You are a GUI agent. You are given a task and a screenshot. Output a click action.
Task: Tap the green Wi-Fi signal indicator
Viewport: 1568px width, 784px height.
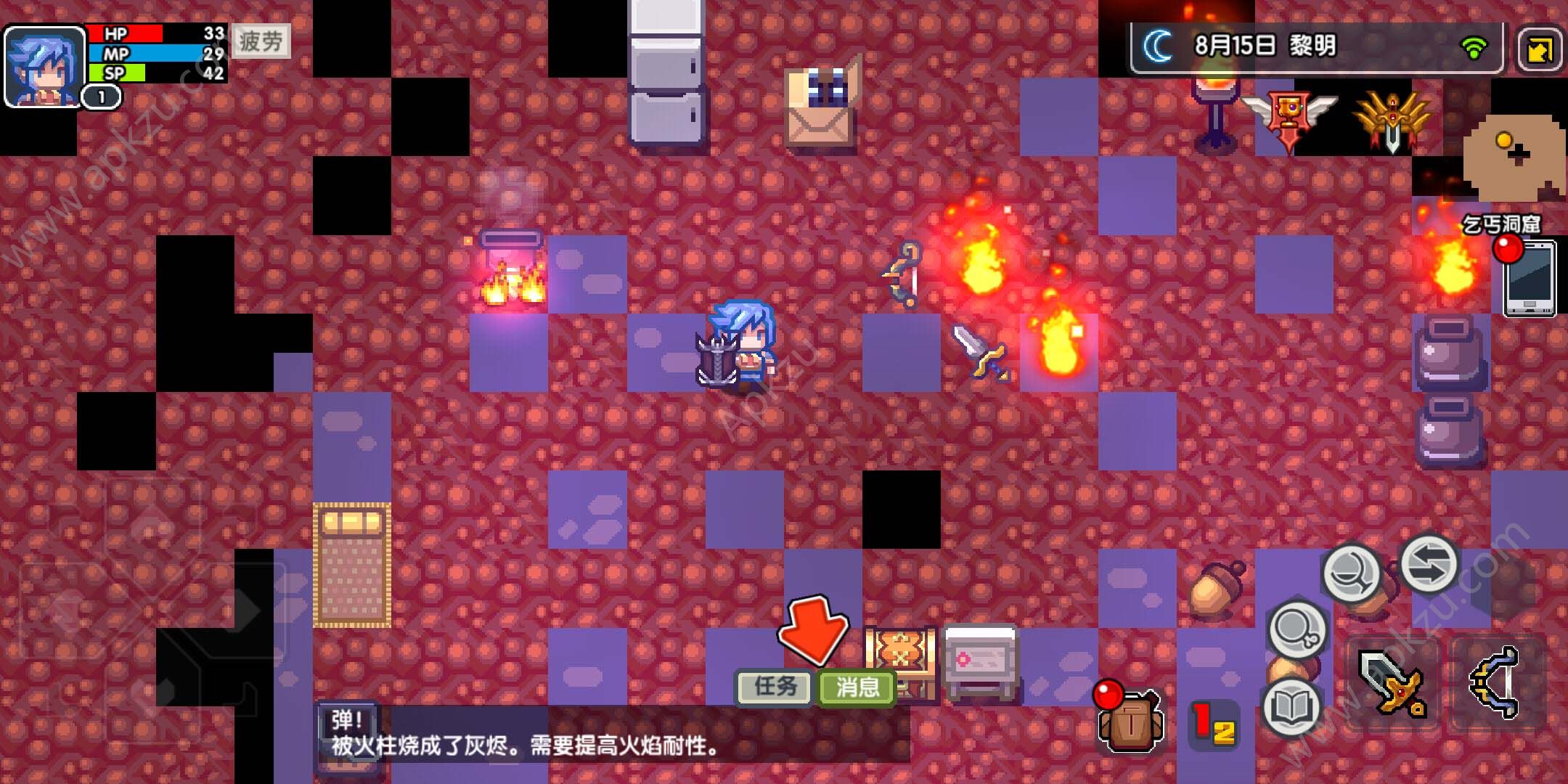tap(1474, 45)
